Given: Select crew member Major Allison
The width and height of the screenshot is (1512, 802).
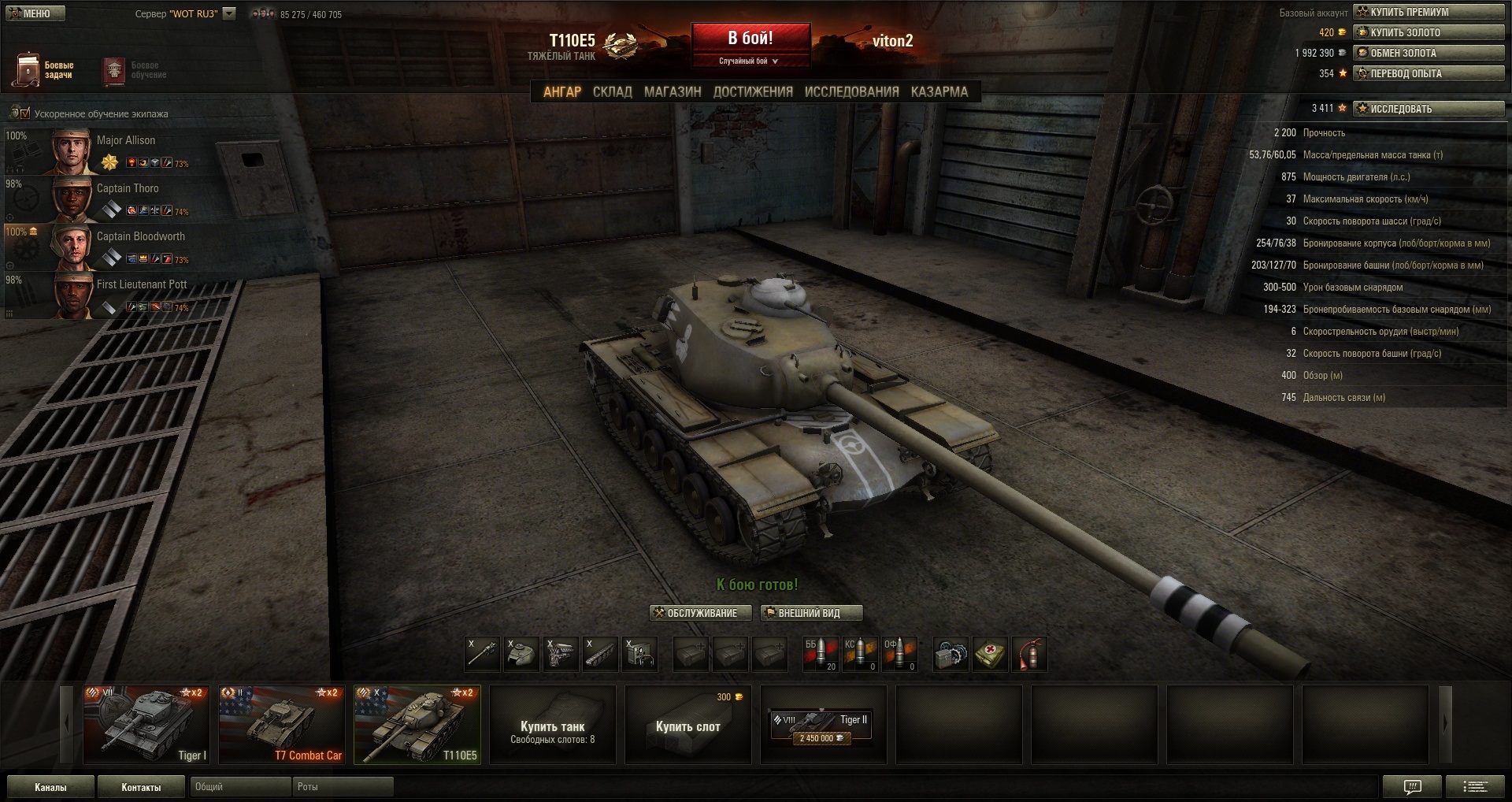Looking at the screenshot, I should click(x=126, y=150).
